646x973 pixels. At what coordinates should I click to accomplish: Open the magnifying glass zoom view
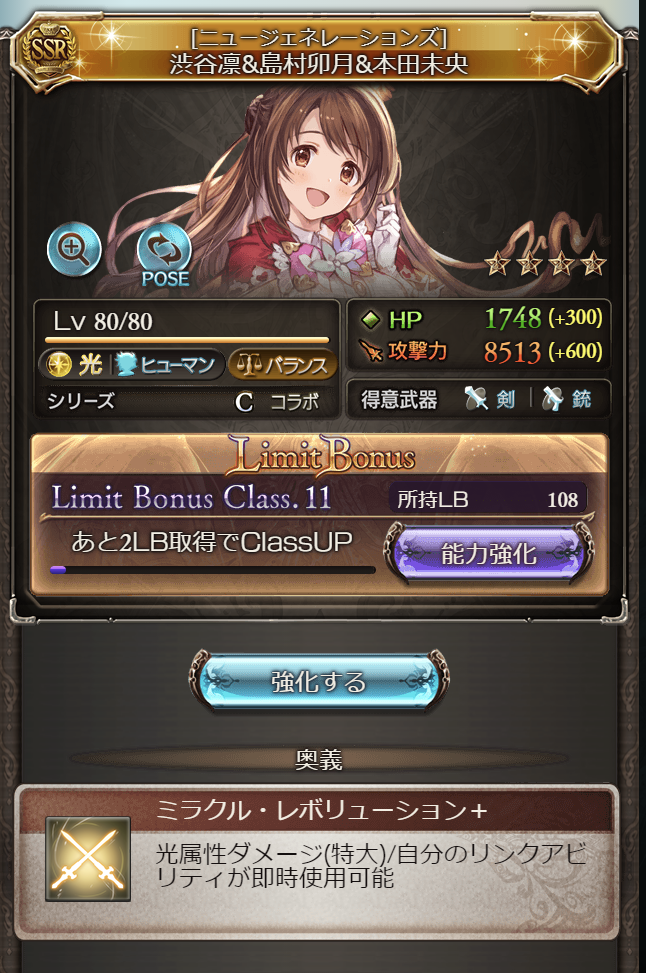[74, 250]
